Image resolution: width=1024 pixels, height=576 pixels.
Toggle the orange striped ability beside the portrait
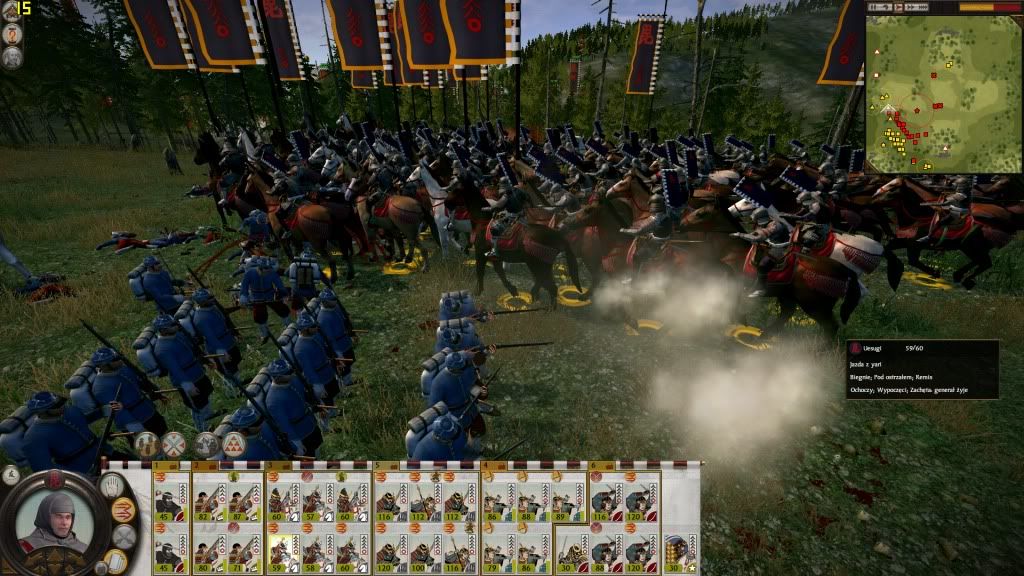(x=123, y=511)
